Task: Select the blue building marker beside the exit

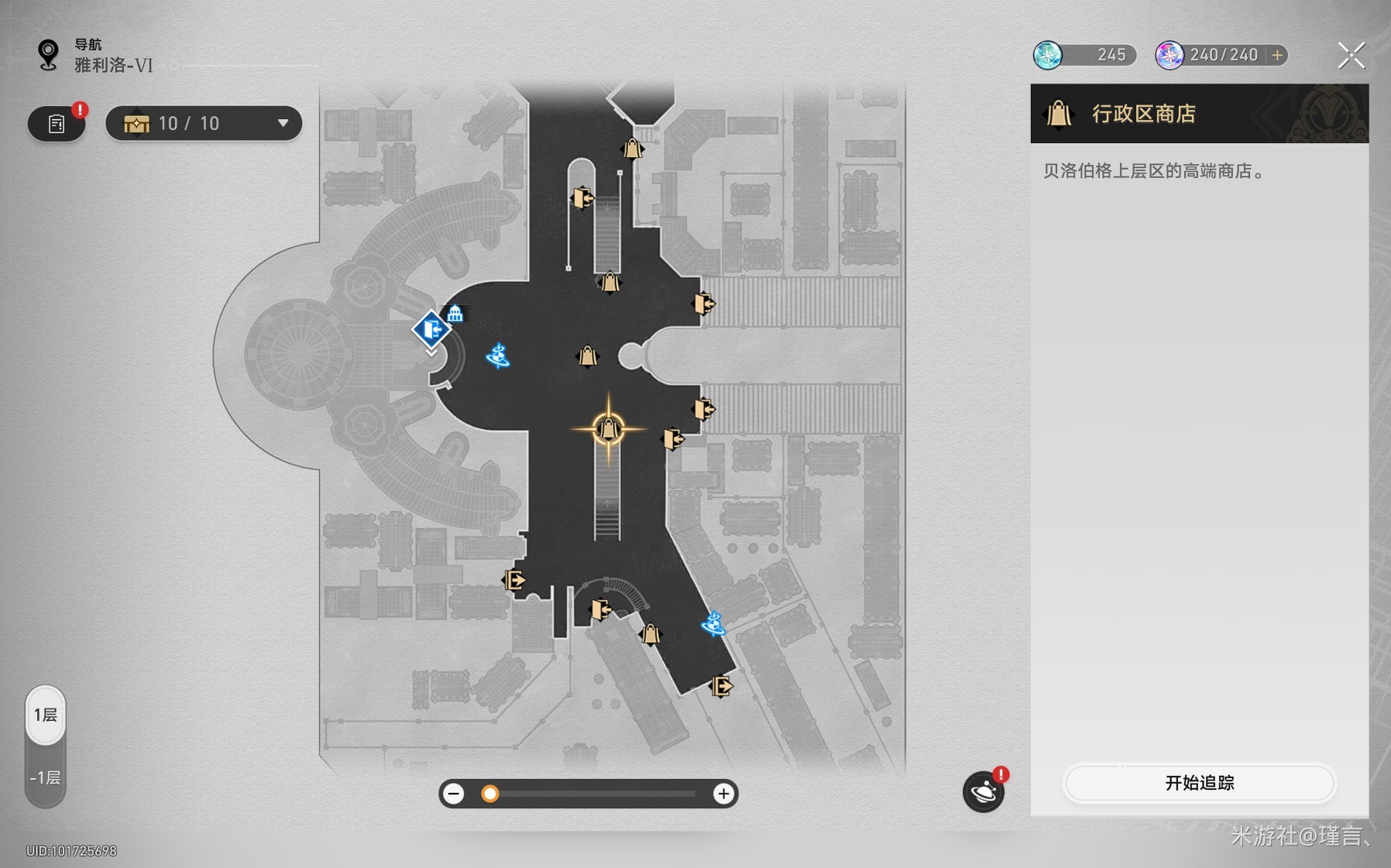Action: tap(455, 313)
